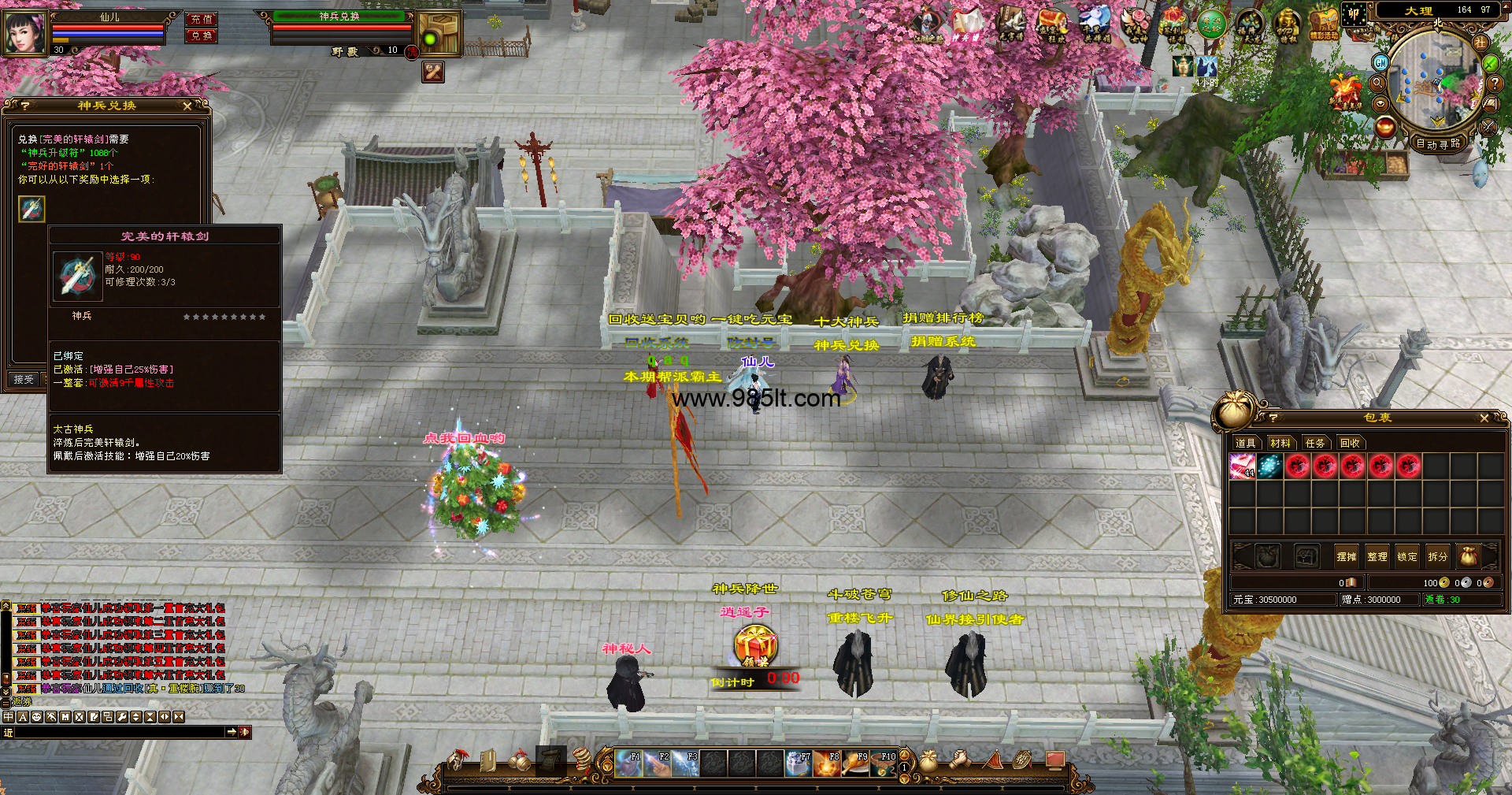Select the item stack showing 44
Screen dimensions: 1512x795
click(1242, 466)
